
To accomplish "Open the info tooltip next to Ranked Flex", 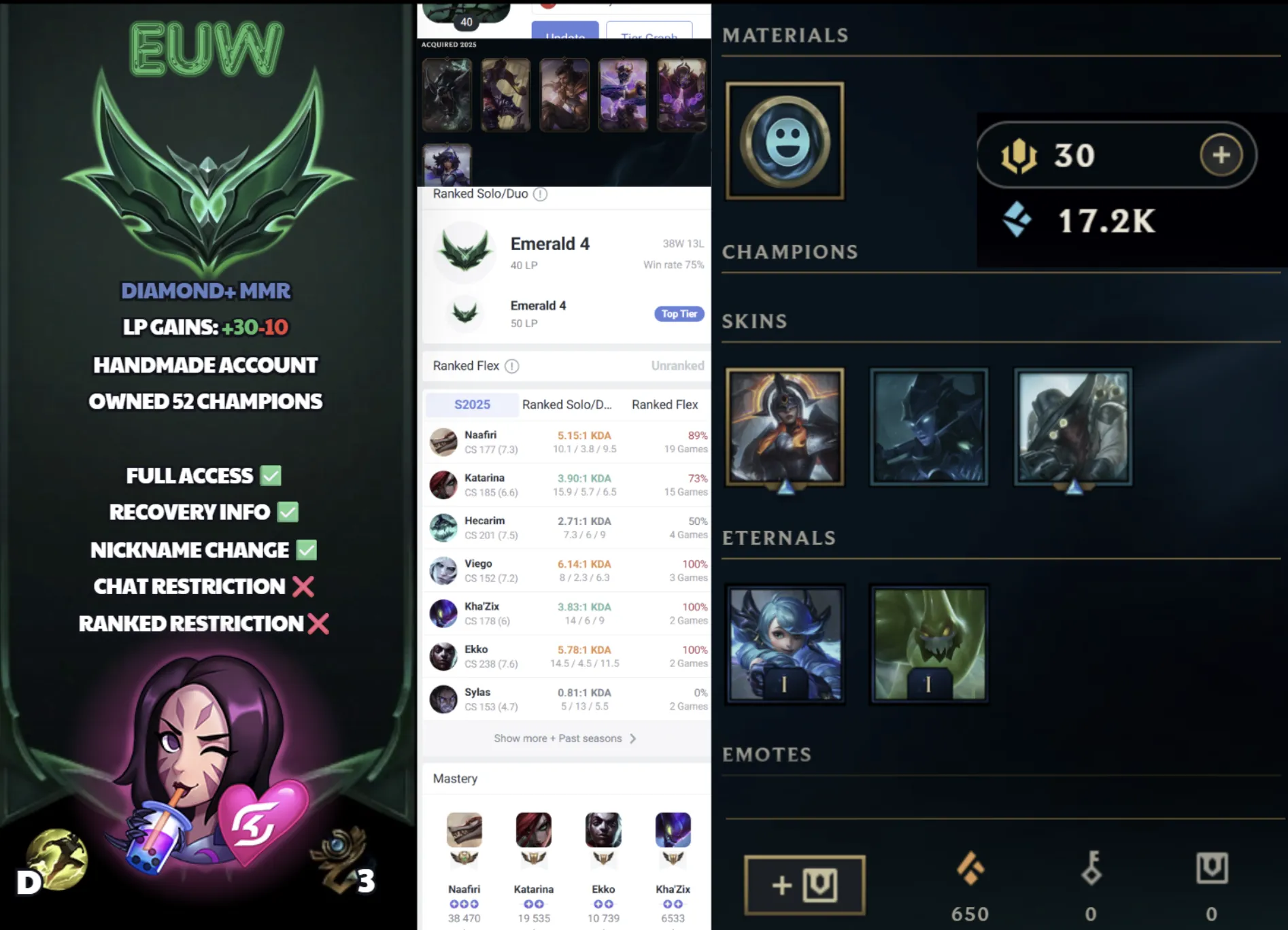I will tap(511, 366).
